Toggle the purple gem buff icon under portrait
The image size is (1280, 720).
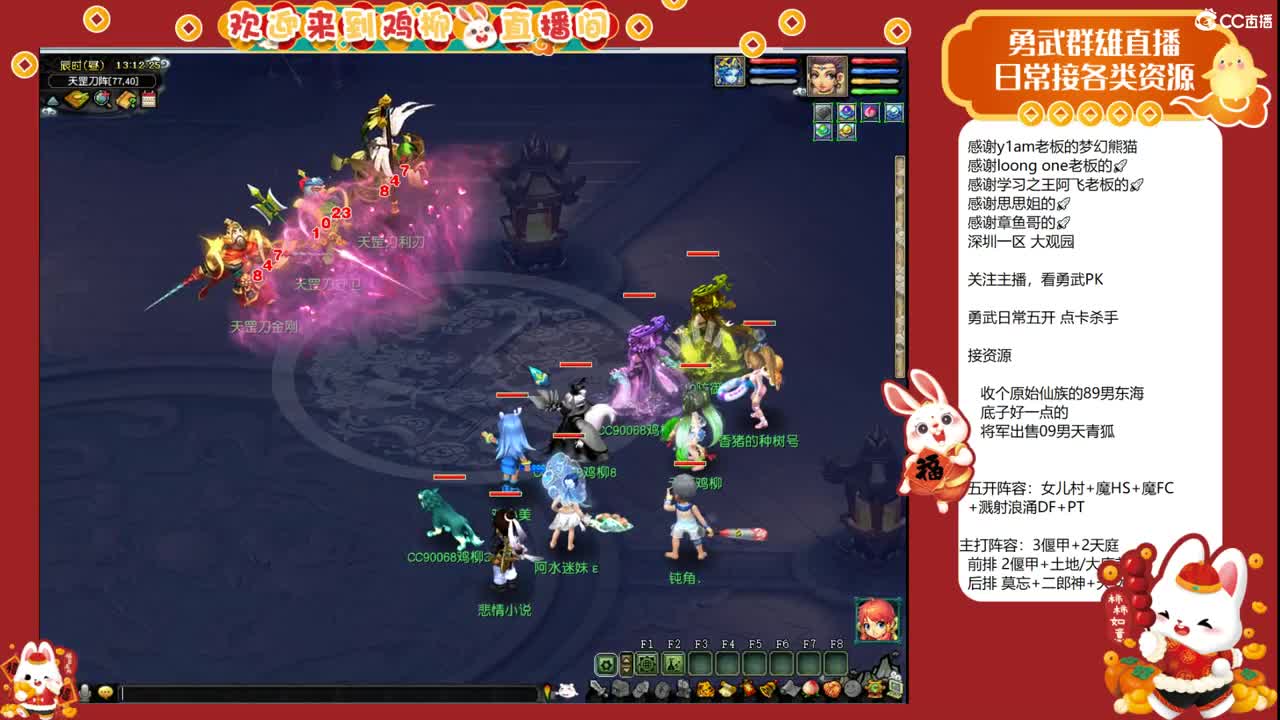[846, 110]
